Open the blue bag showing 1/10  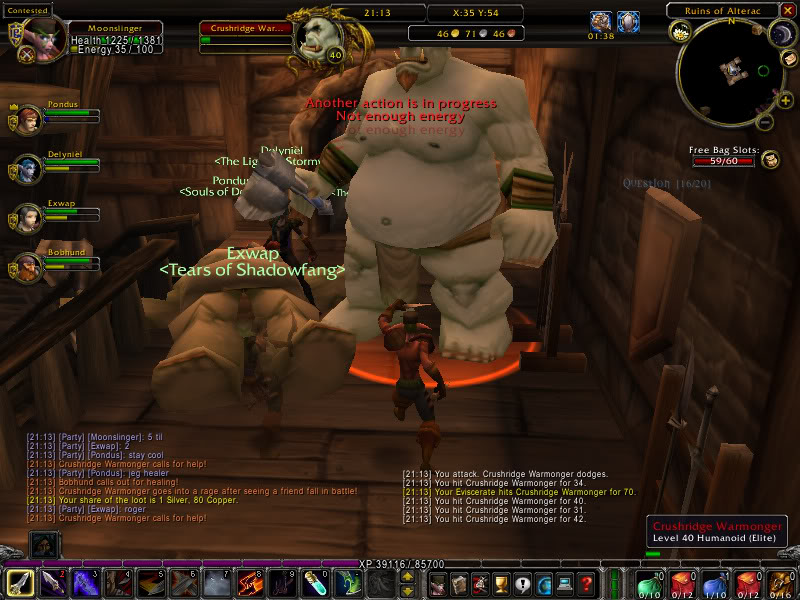[715, 583]
